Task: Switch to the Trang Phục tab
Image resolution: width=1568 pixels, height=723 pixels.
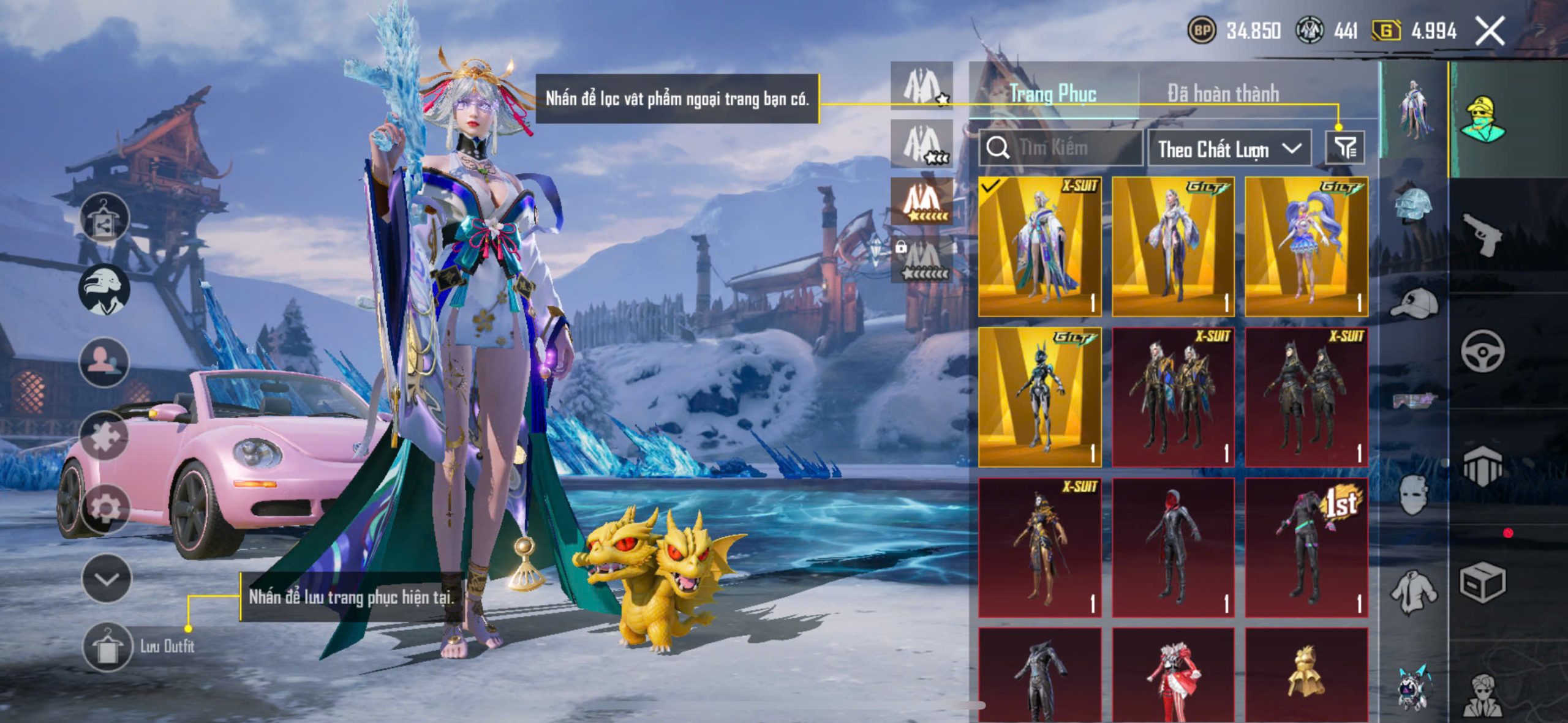Action: tap(1053, 94)
